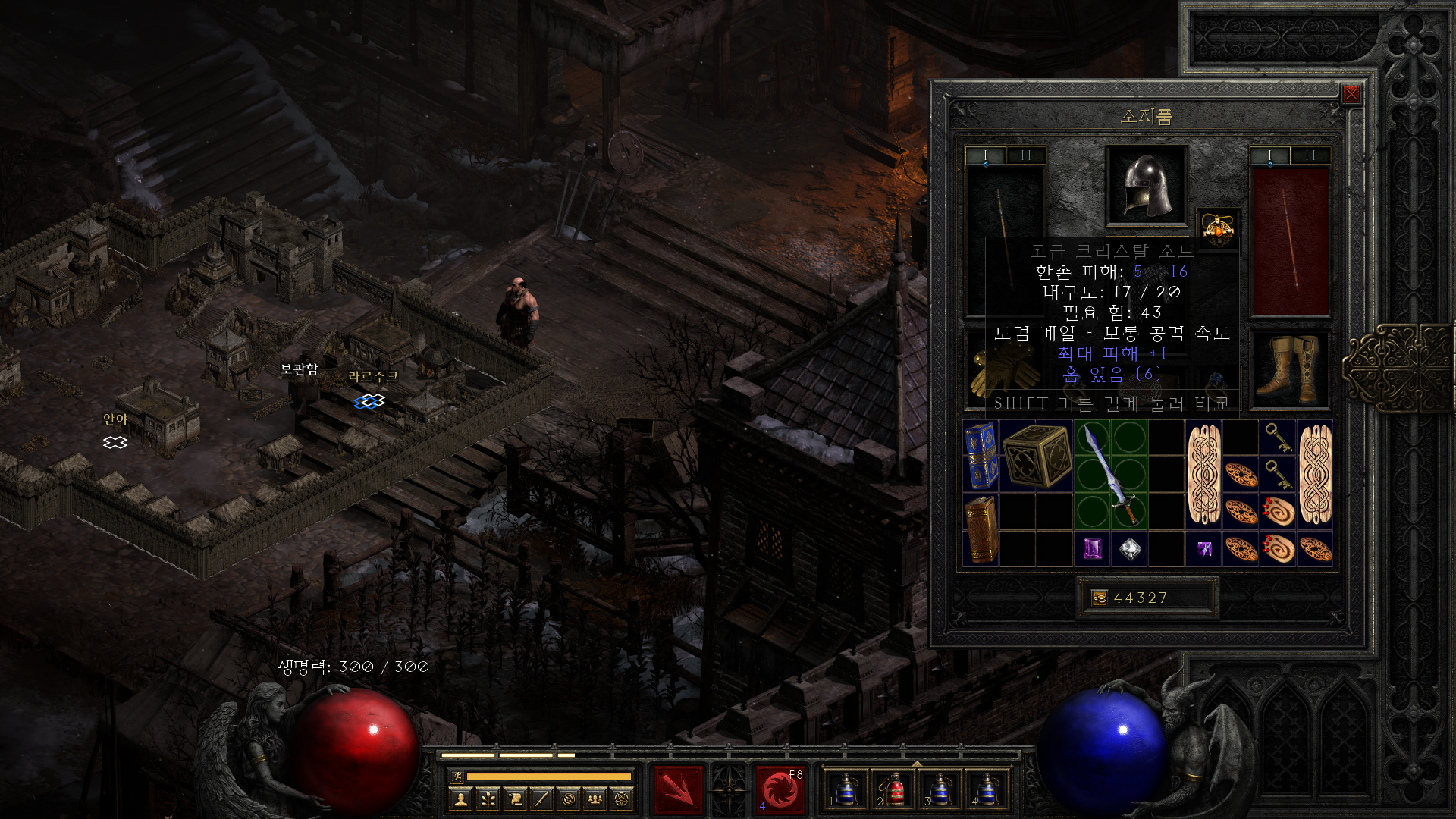Select the brown tome in inventory
Image resolution: width=1456 pixels, height=819 pixels.
(981, 529)
